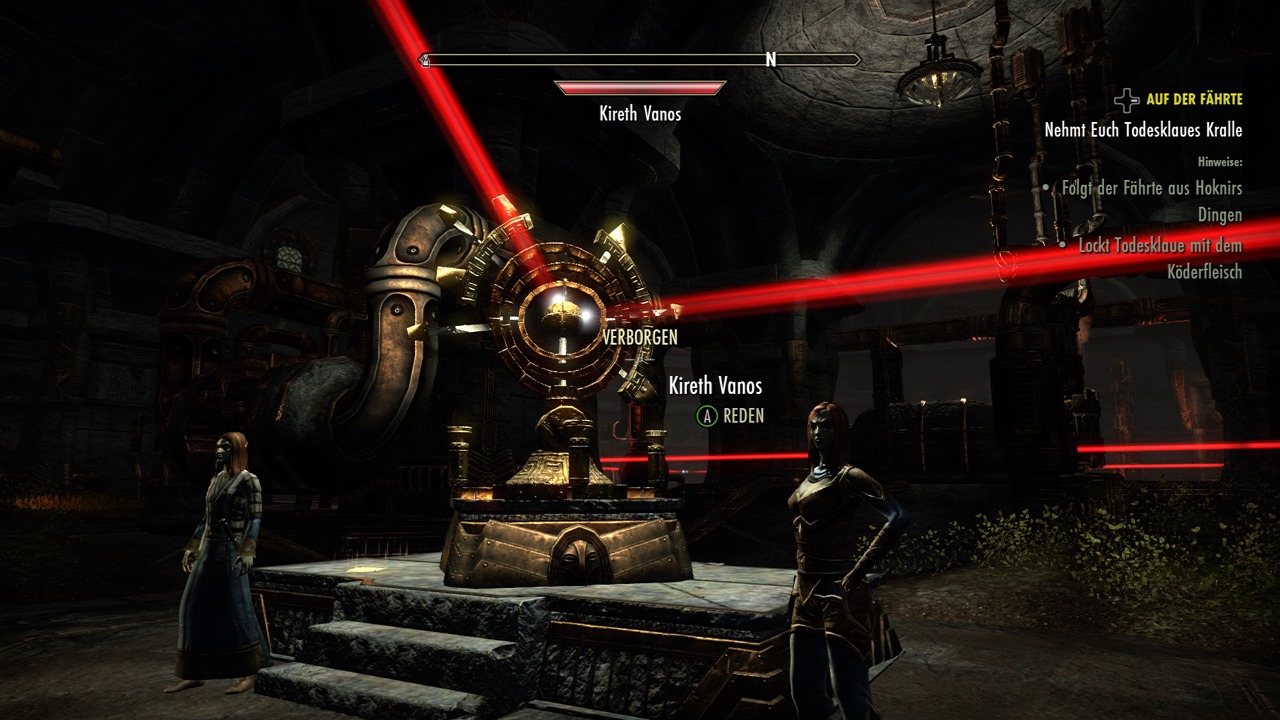Click the hint "Lockt Todesklaue mit dem Köderfleisch"

[1160, 258]
